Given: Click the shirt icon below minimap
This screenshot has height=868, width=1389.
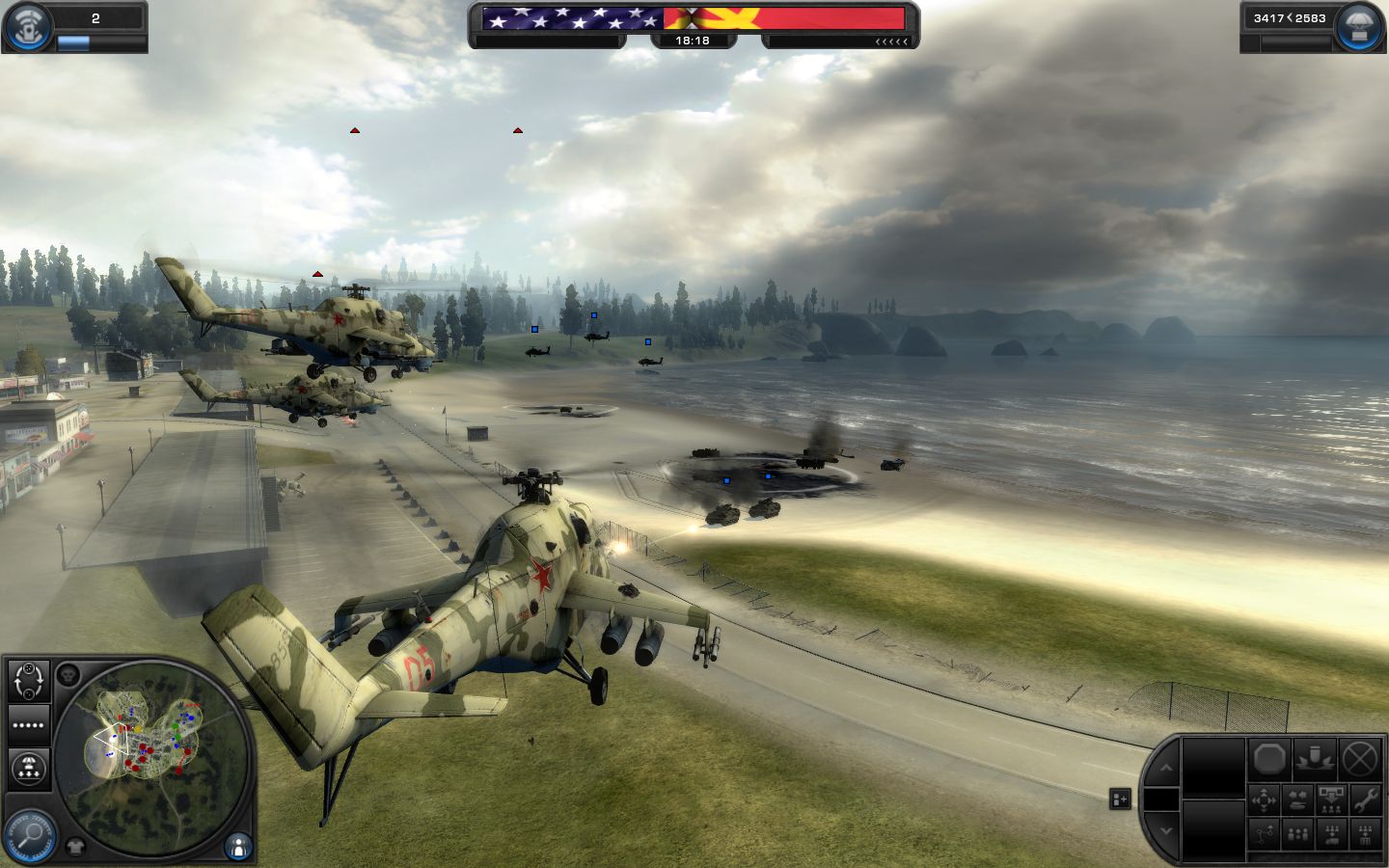Looking at the screenshot, I should [76, 847].
